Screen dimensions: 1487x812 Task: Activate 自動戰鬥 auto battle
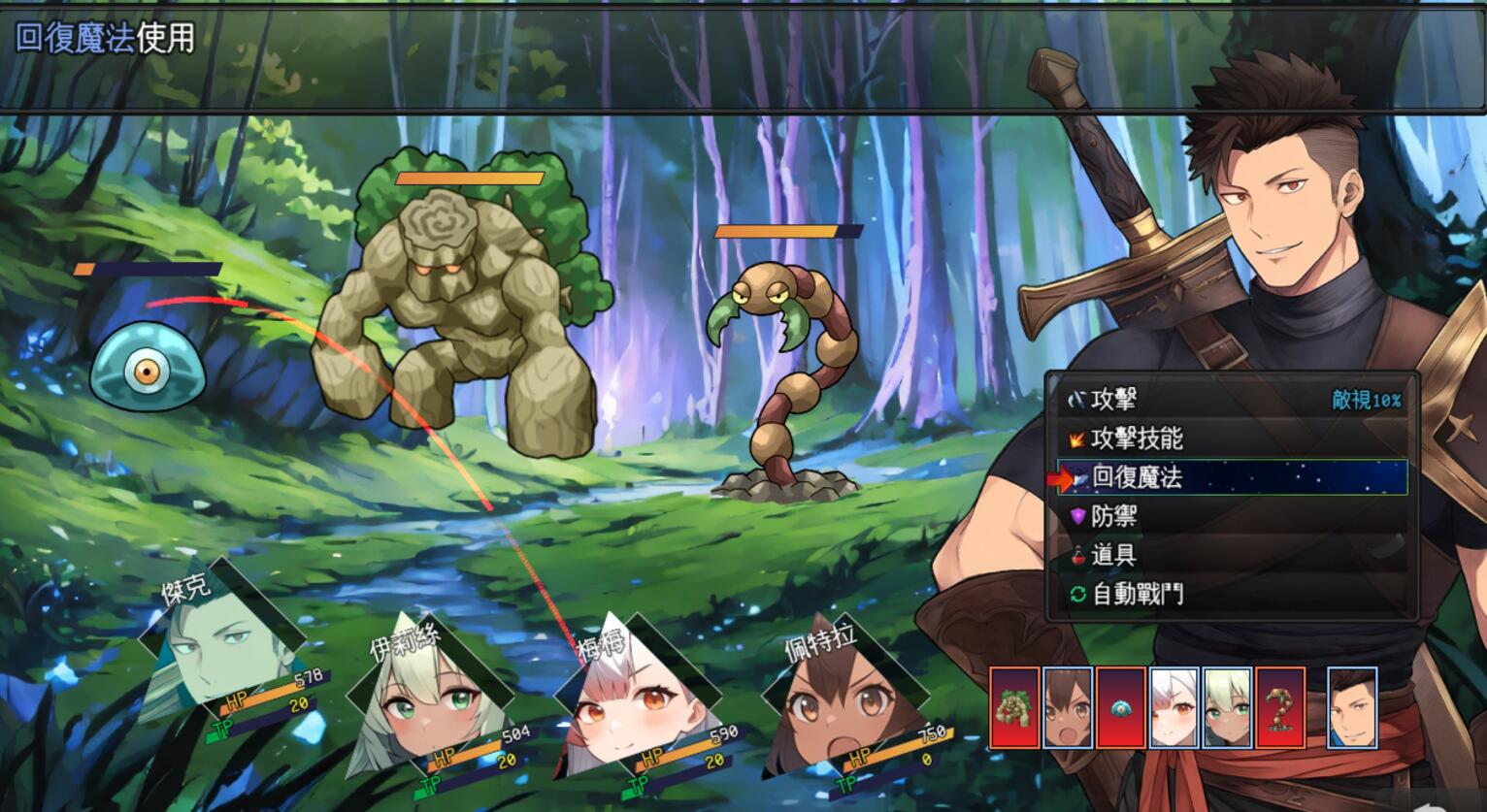(x=1137, y=594)
